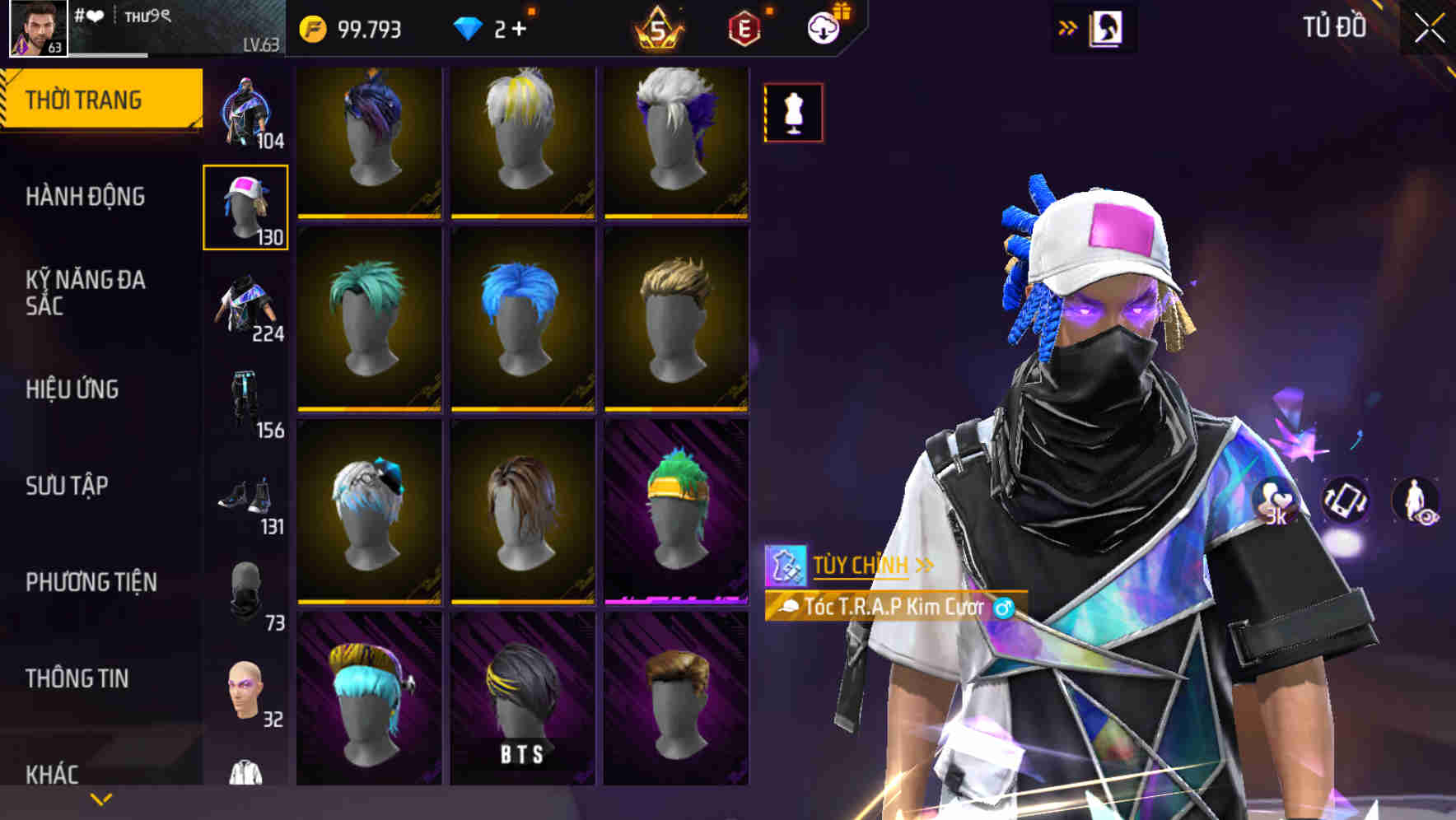This screenshot has height=820, width=1456.
Task: Click the yellow progress bar under the green hair
Action: pos(371,409)
